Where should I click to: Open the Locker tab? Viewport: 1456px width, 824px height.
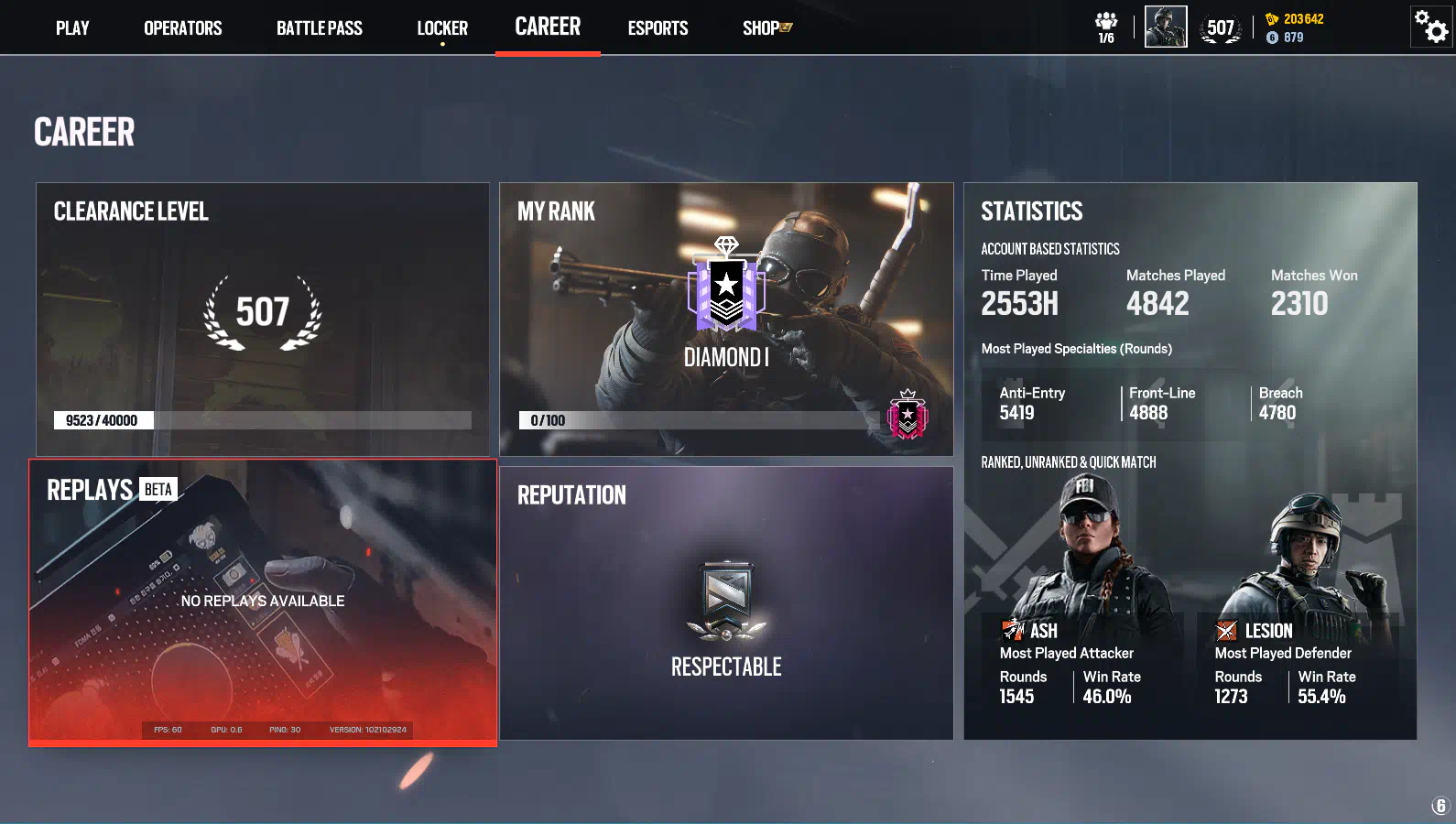(442, 28)
